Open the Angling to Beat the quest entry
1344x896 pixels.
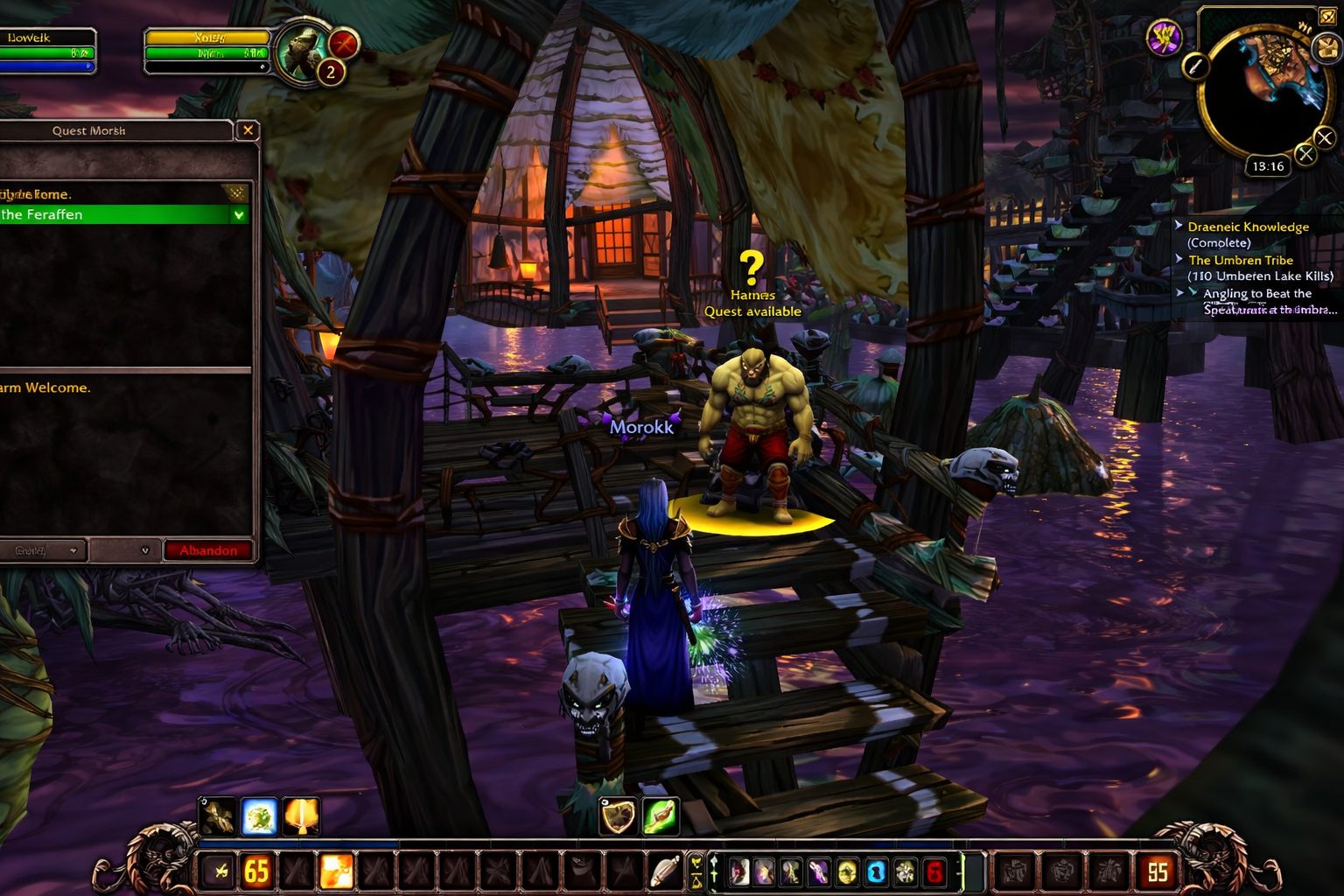1256,293
